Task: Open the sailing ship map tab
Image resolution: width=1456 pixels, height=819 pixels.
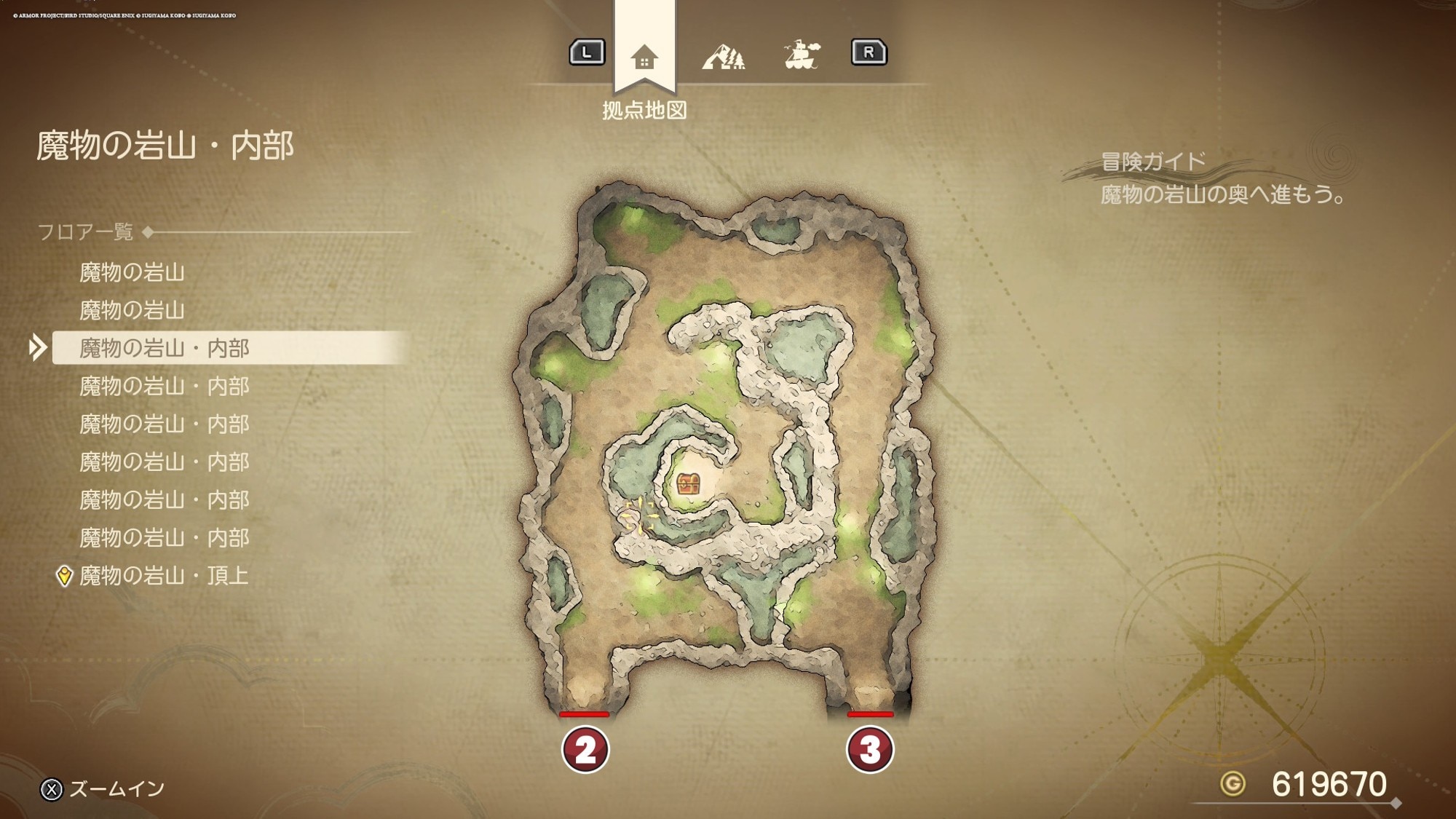Action: 802,55
